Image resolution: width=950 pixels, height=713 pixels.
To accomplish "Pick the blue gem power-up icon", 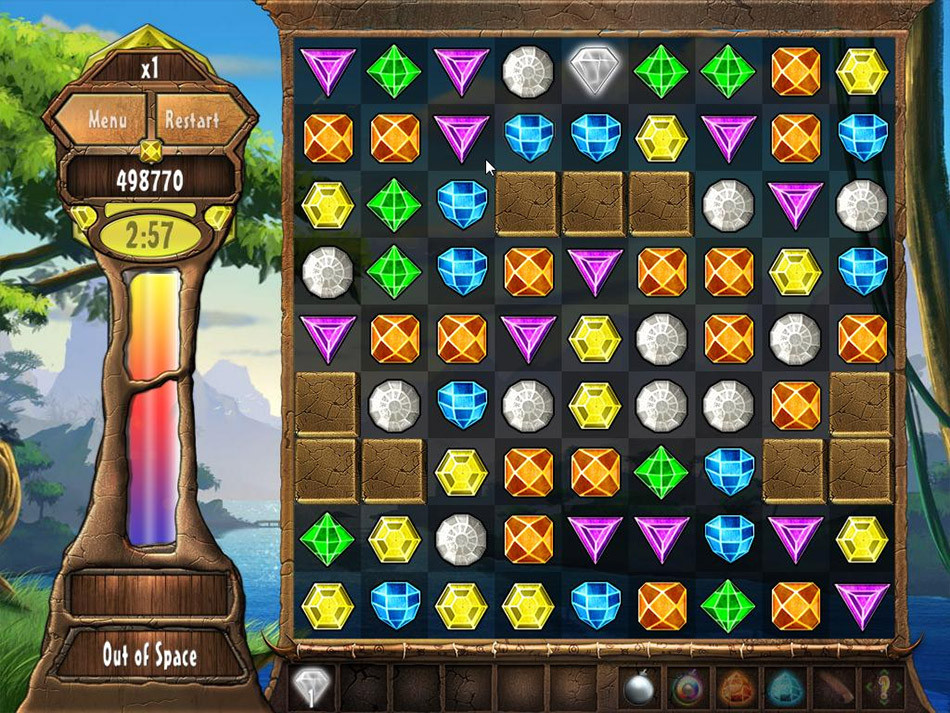I will (786, 688).
